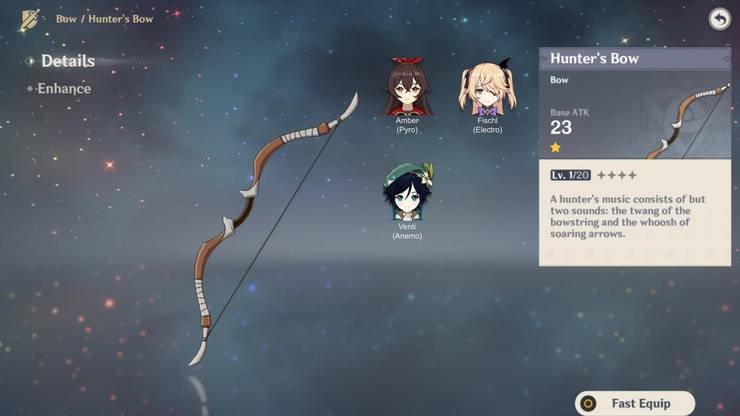This screenshot has height=416, width=740.
Task: Switch to the Enhance tab
Action: coord(64,89)
